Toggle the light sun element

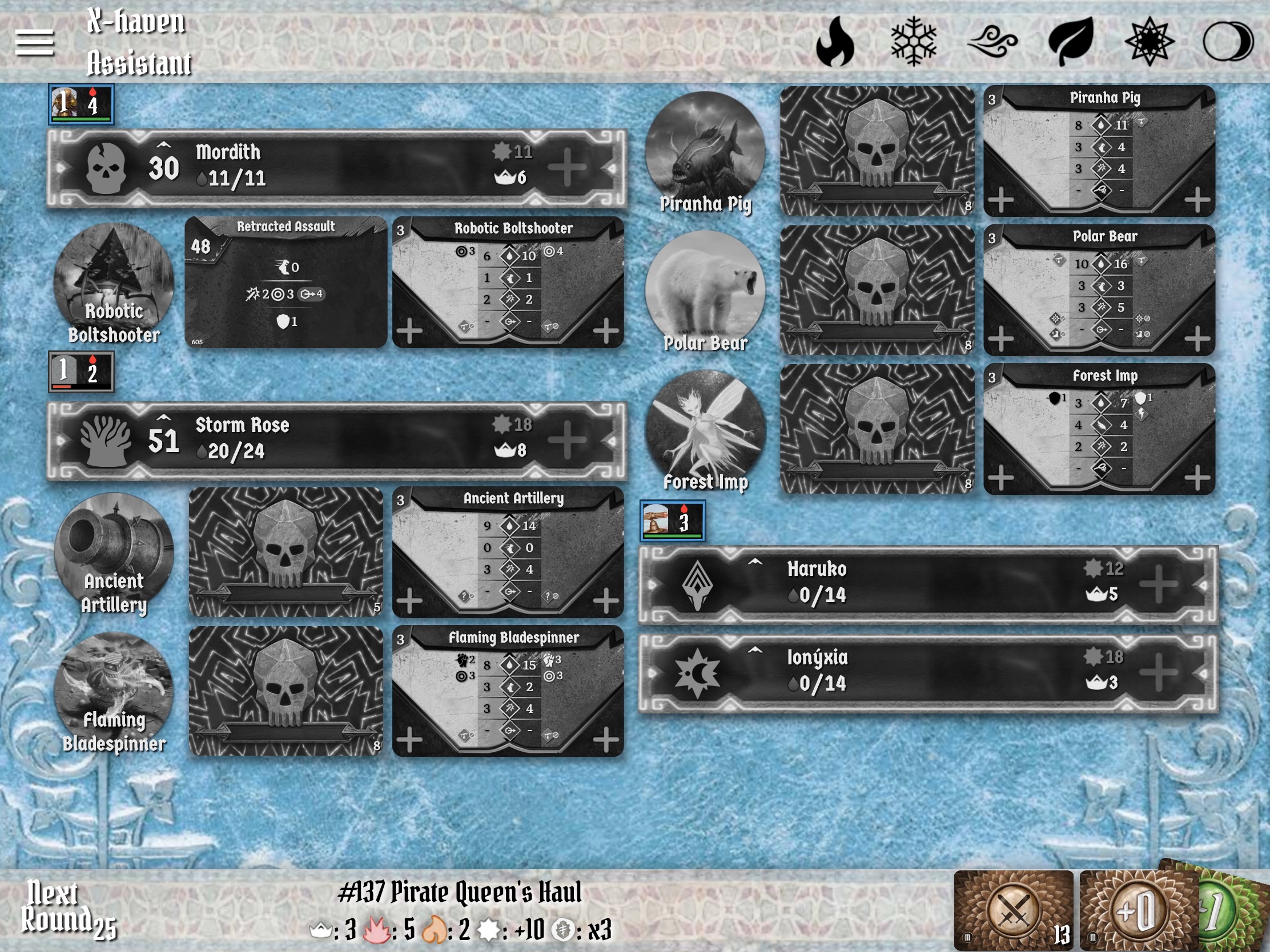pyautogui.click(x=1149, y=42)
